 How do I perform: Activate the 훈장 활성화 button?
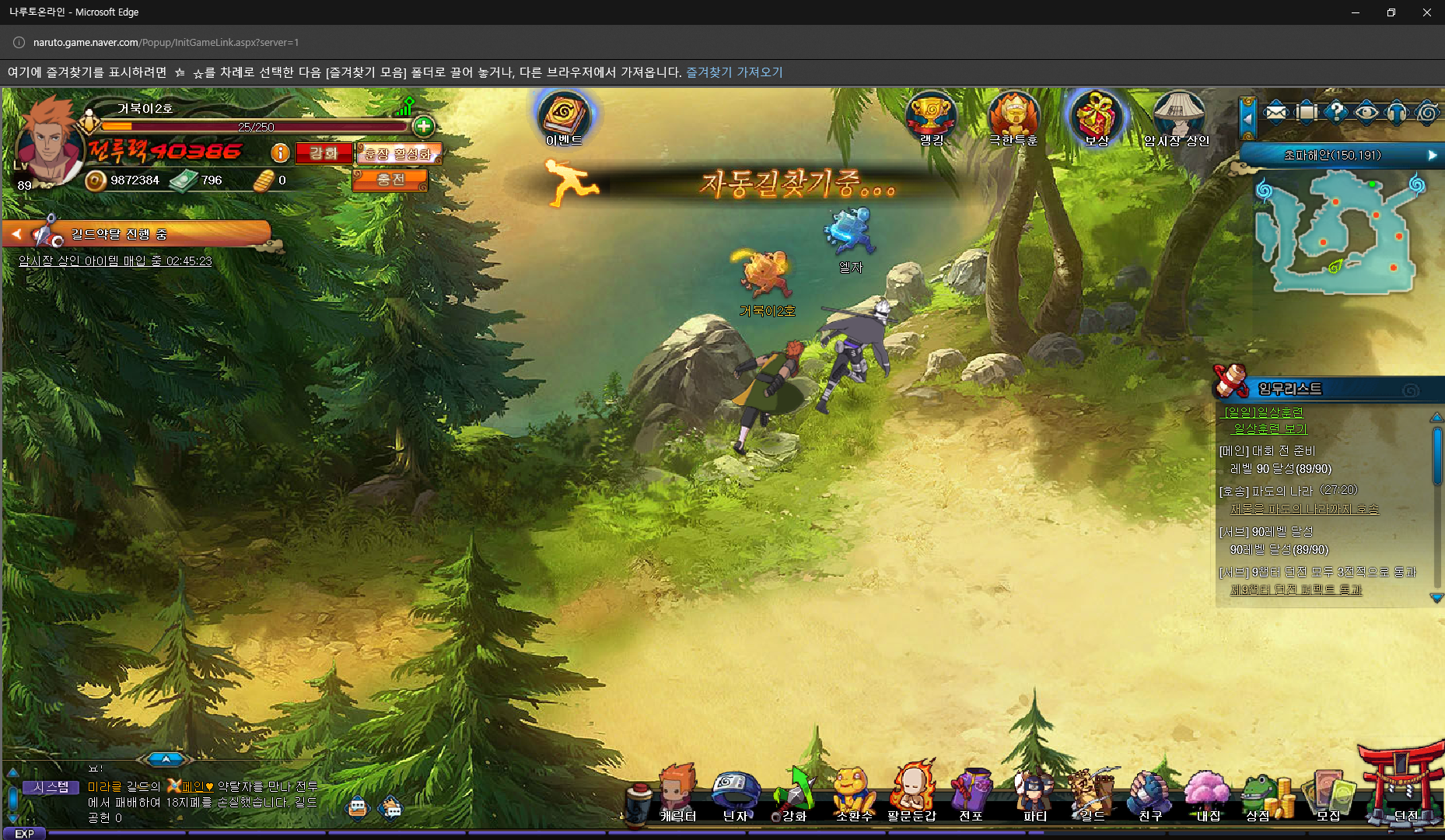pos(398,154)
